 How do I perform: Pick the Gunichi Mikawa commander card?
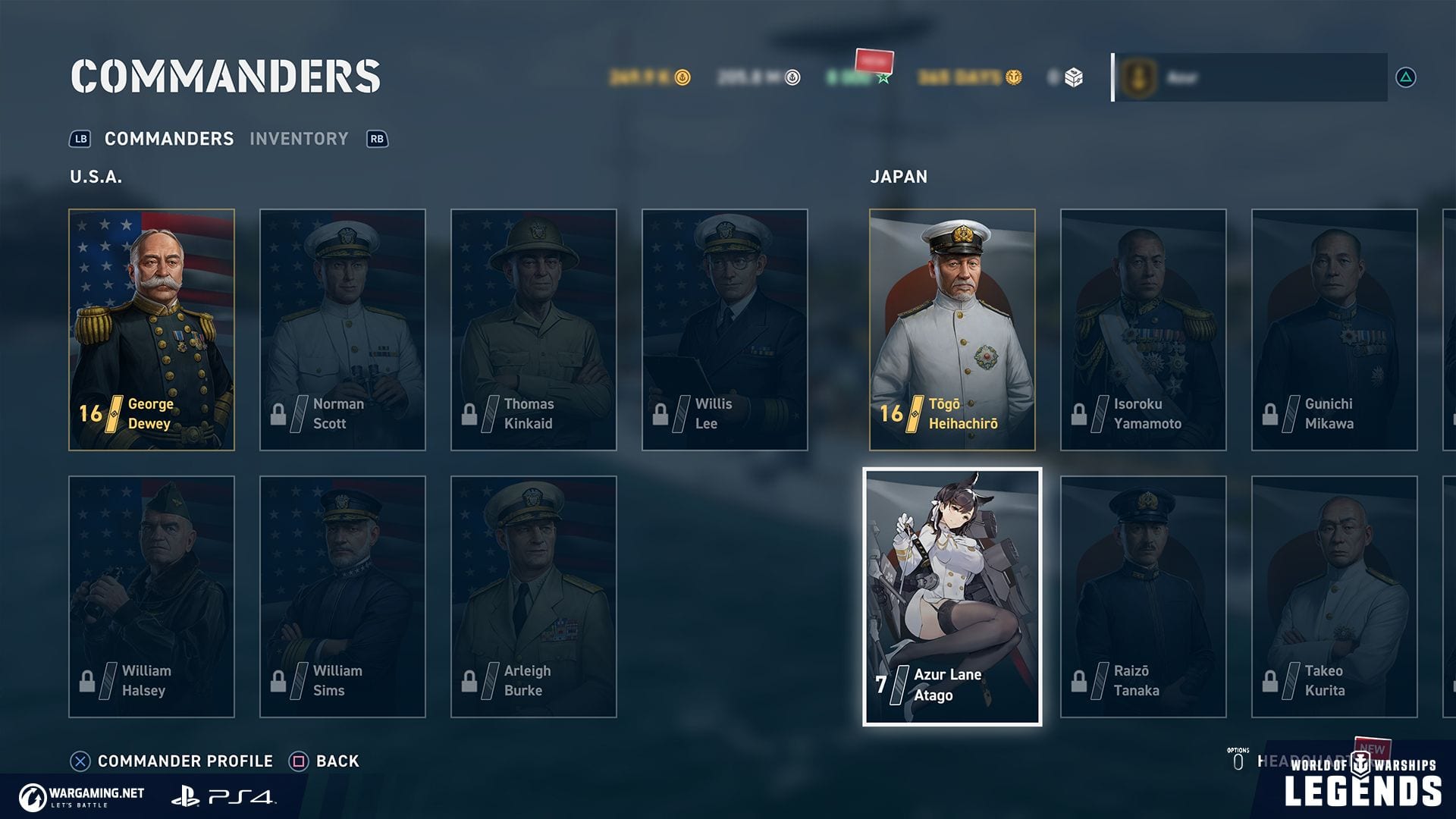[x=1335, y=330]
